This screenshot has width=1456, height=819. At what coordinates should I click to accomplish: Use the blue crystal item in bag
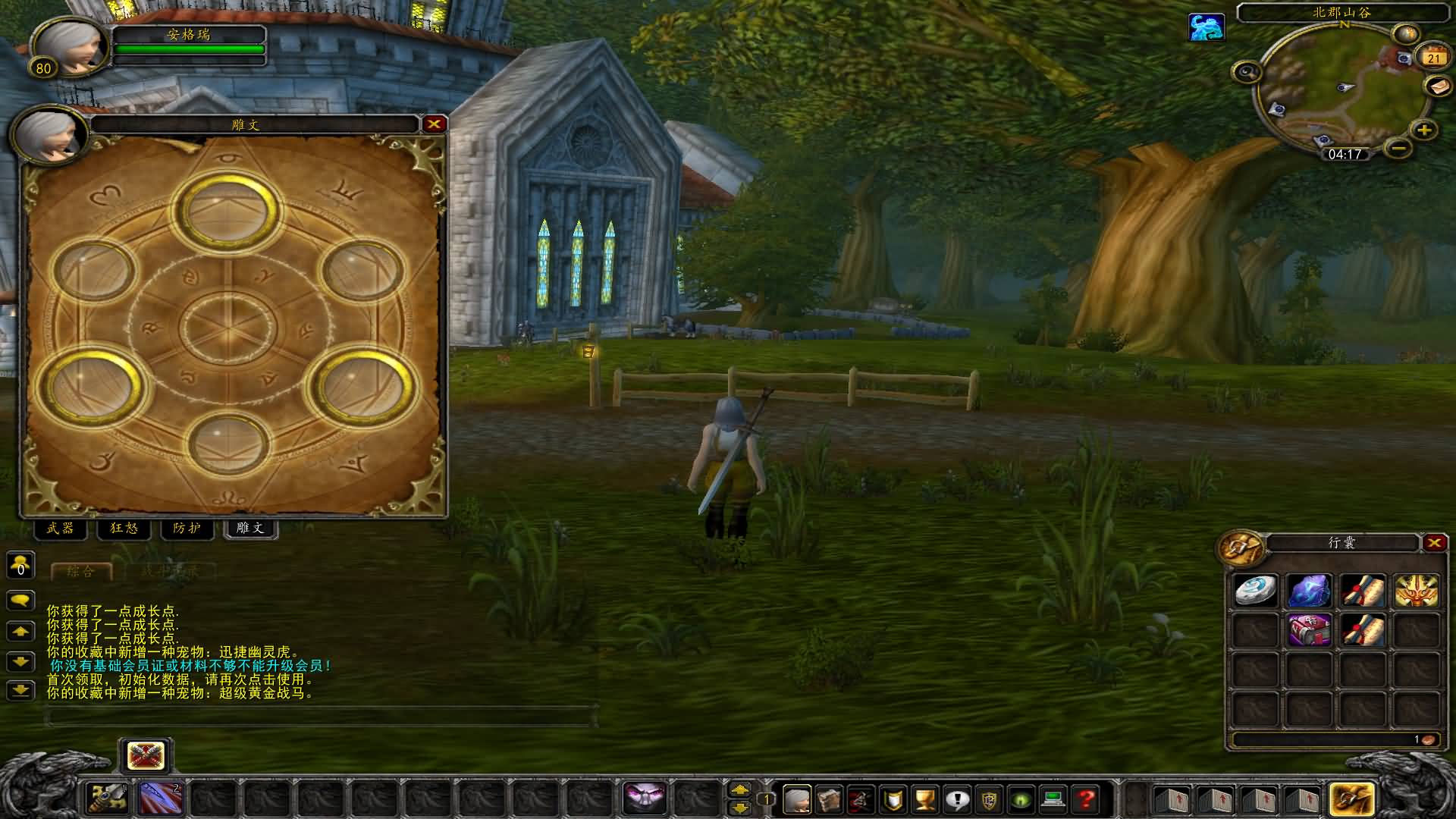[x=1309, y=591]
